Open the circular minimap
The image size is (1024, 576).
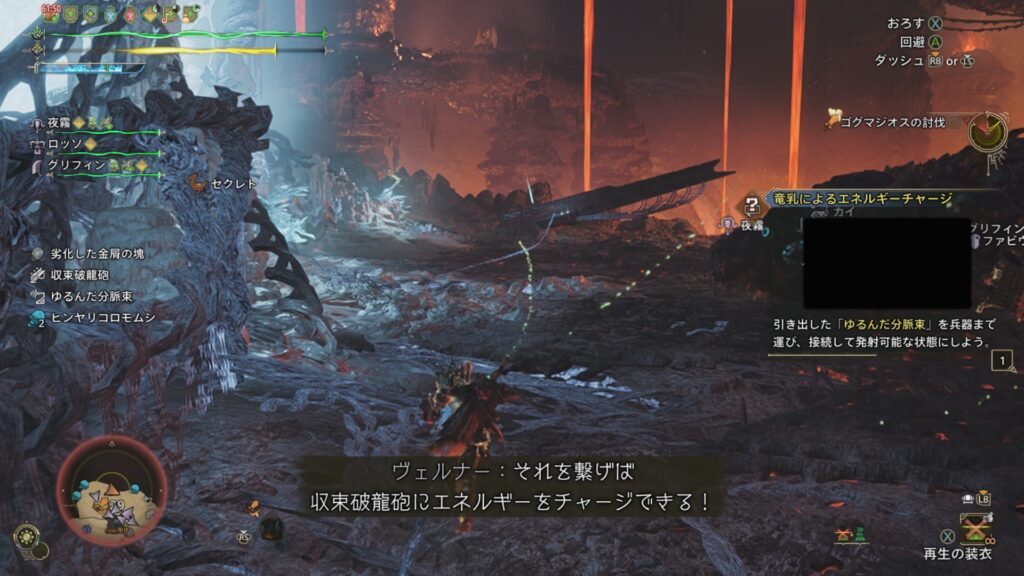tap(112, 489)
